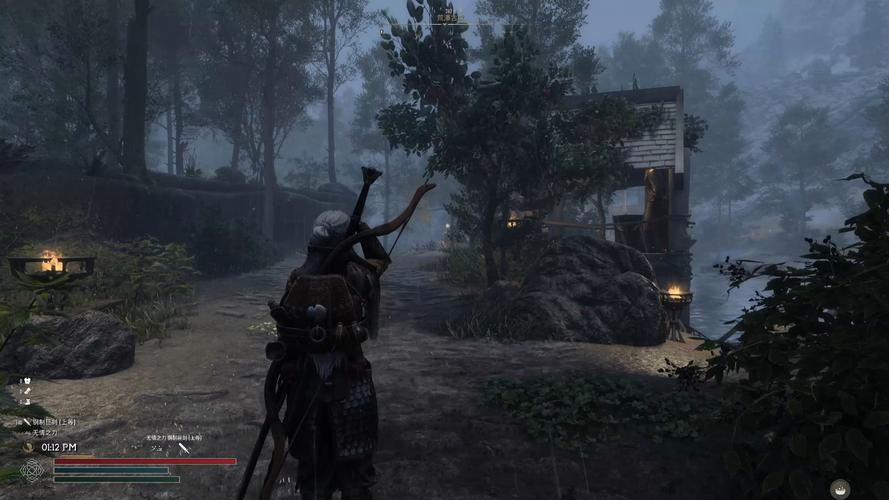Click the armor status icon in the HUD
This screenshot has height=500, width=889.
(x=25, y=381)
